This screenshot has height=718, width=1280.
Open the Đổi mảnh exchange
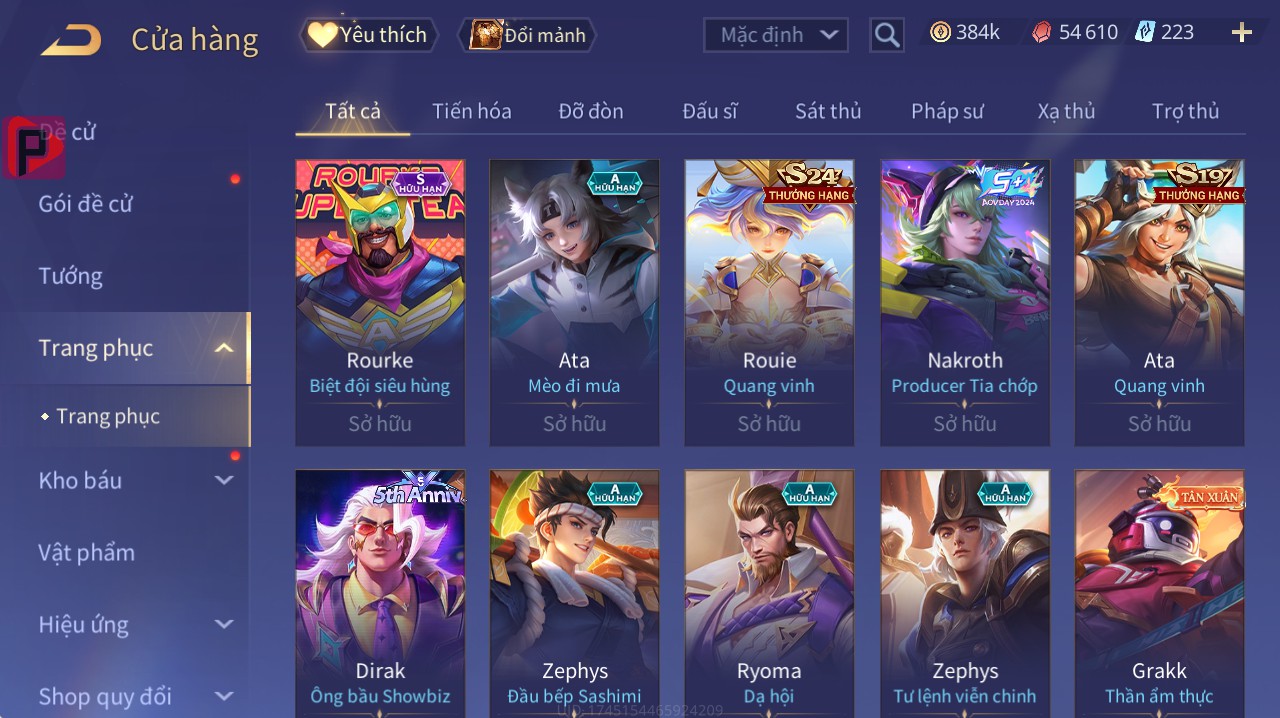(528, 35)
